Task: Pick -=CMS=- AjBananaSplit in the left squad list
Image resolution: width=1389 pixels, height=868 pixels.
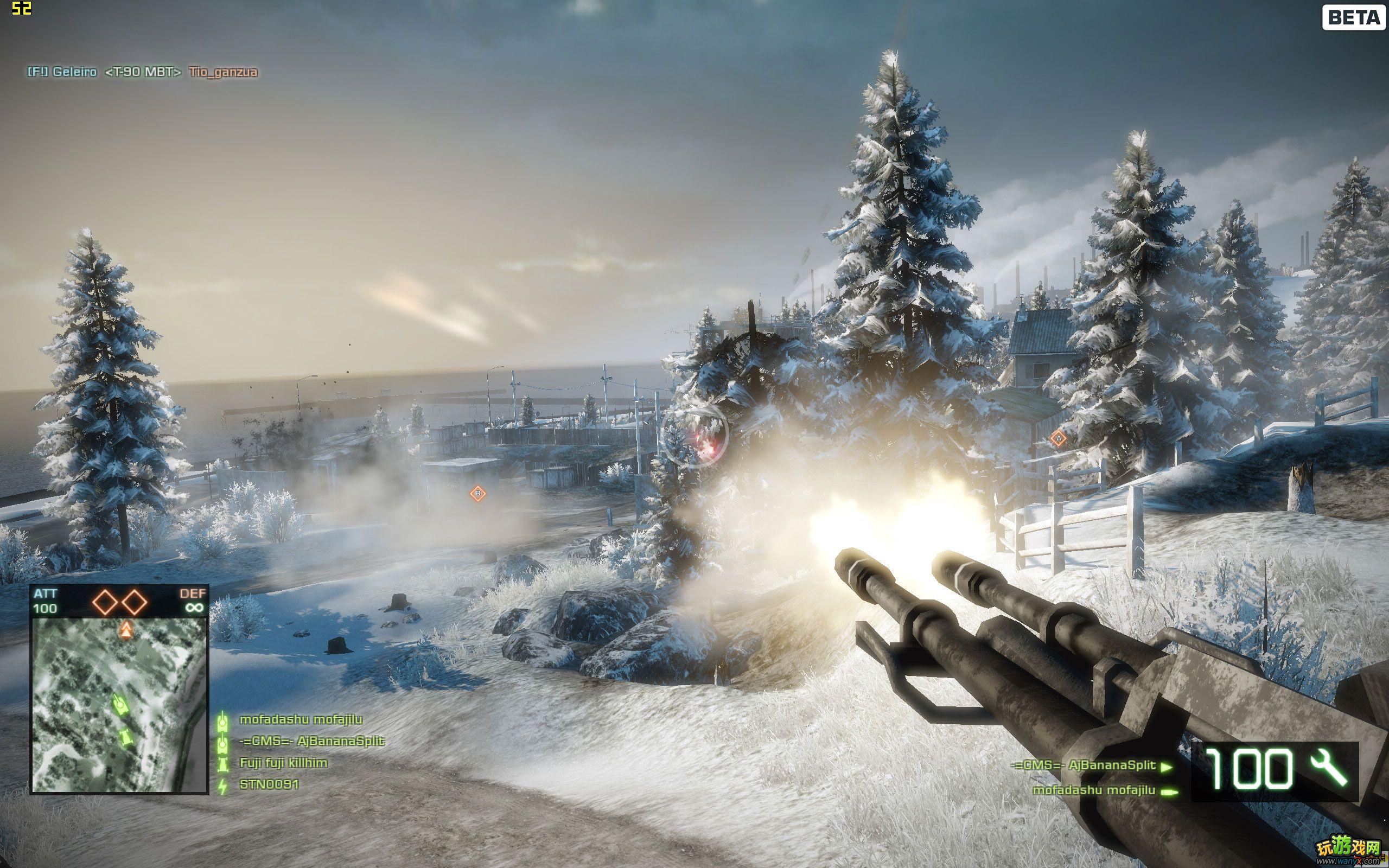Action: (311, 741)
